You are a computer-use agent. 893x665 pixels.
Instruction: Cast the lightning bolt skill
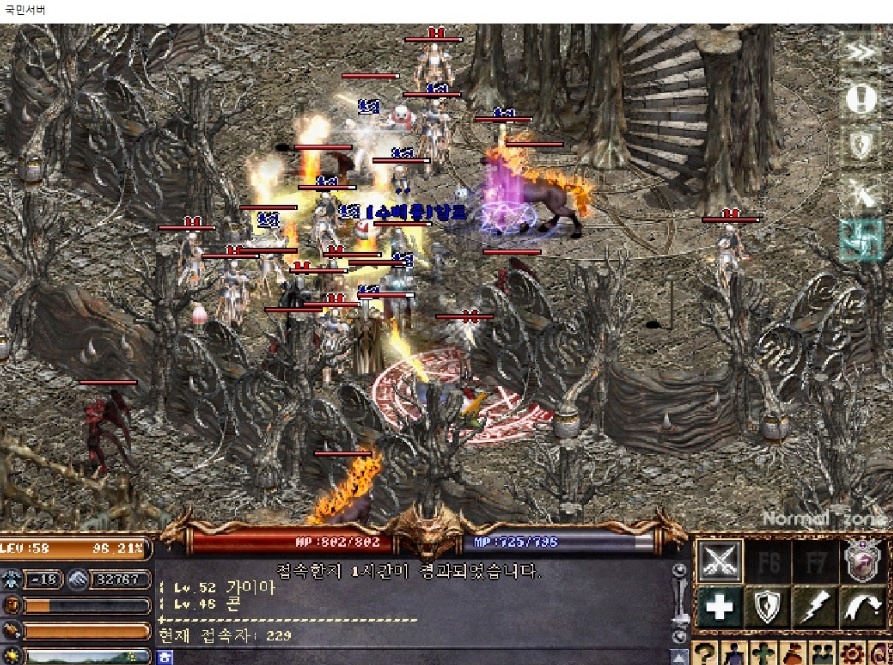click(815, 607)
